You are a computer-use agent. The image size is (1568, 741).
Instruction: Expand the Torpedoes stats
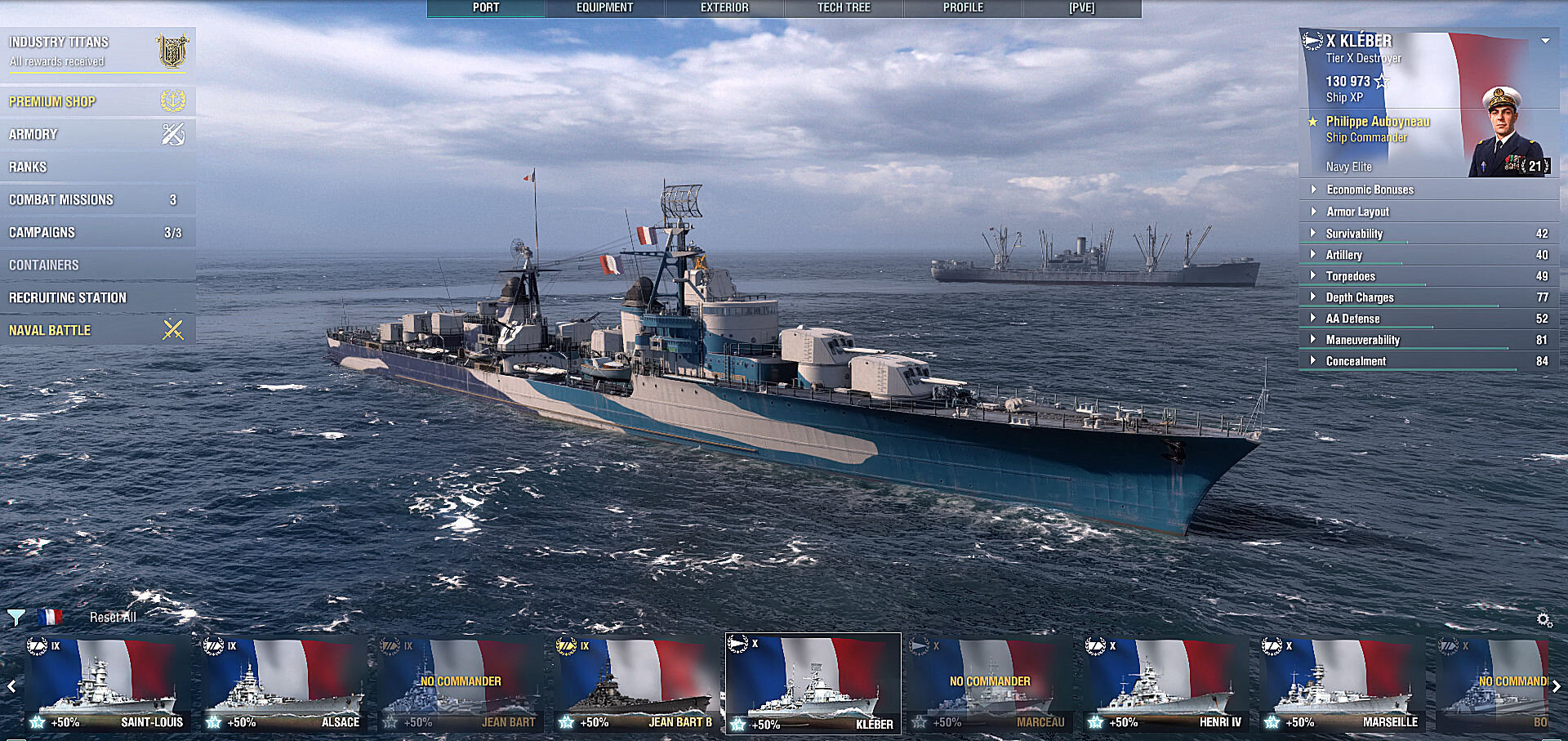click(x=1350, y=276)
